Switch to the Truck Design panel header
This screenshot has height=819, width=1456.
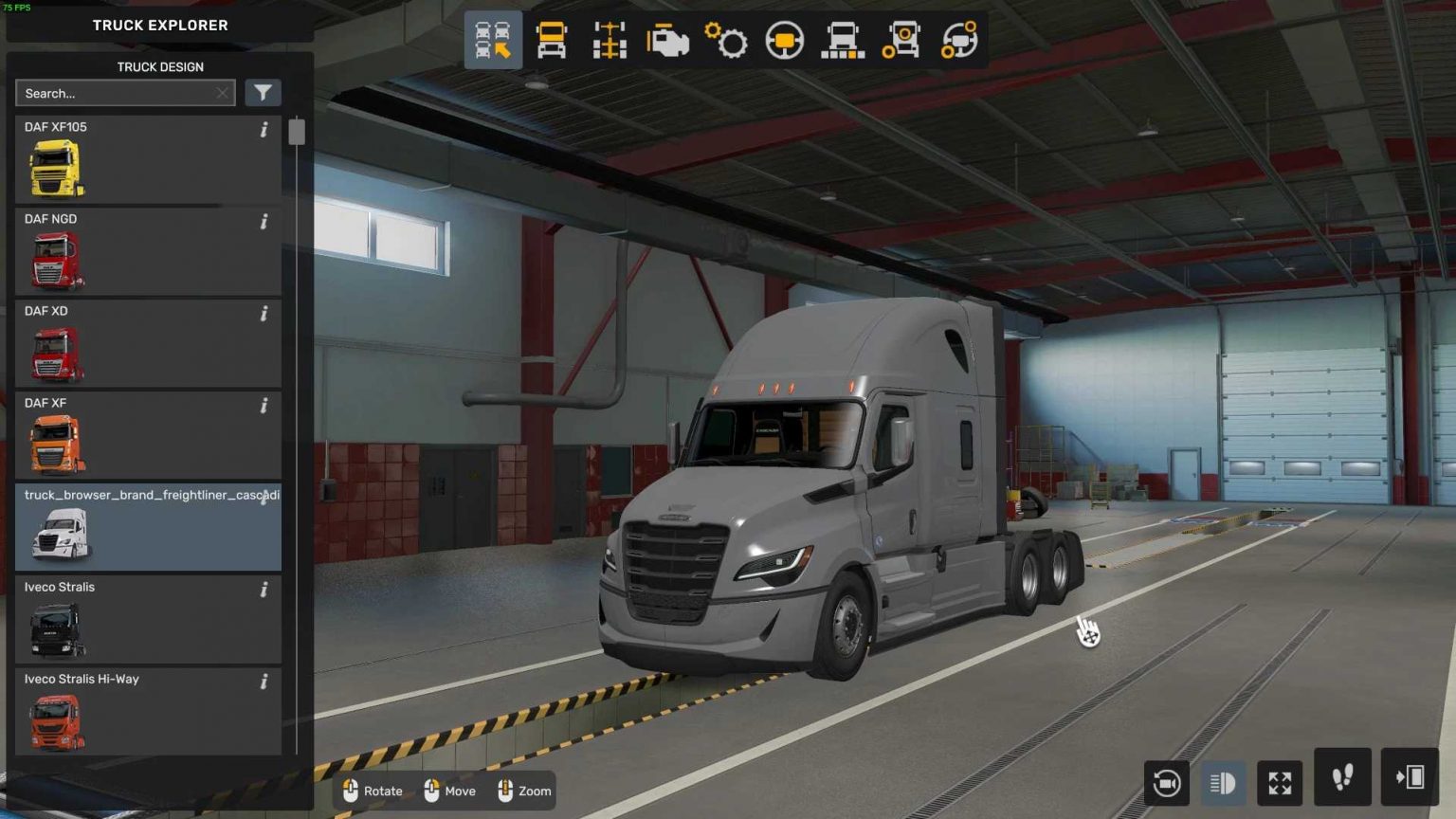[159, 66]
